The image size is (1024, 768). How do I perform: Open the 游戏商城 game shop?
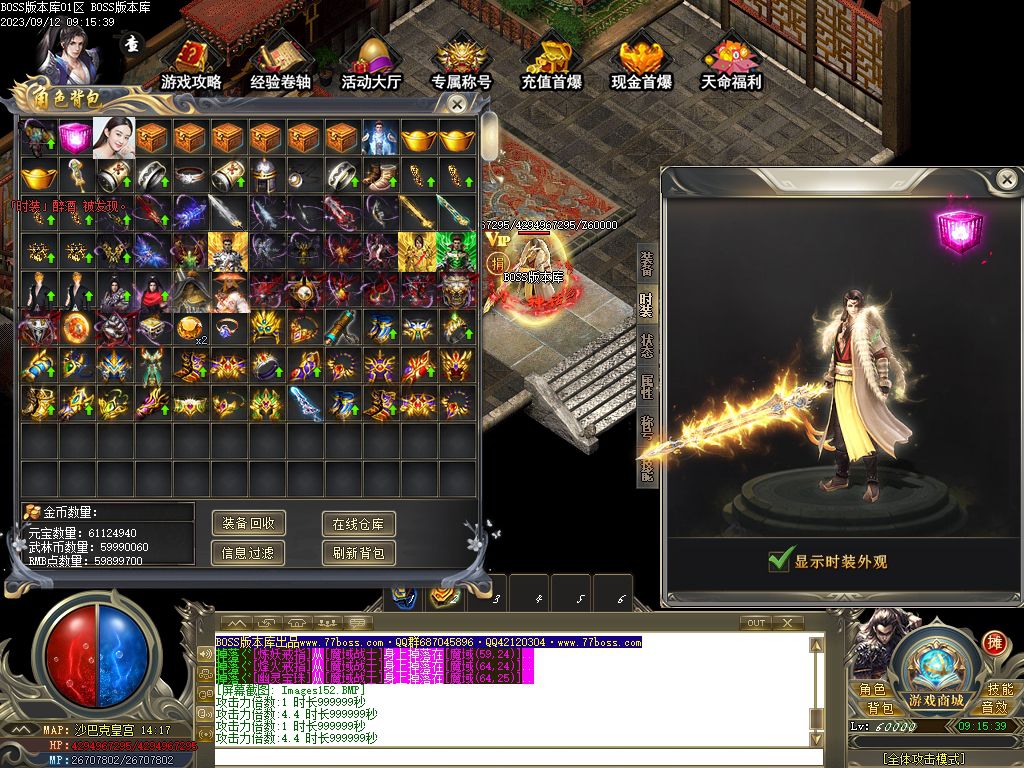click(936, 700)
